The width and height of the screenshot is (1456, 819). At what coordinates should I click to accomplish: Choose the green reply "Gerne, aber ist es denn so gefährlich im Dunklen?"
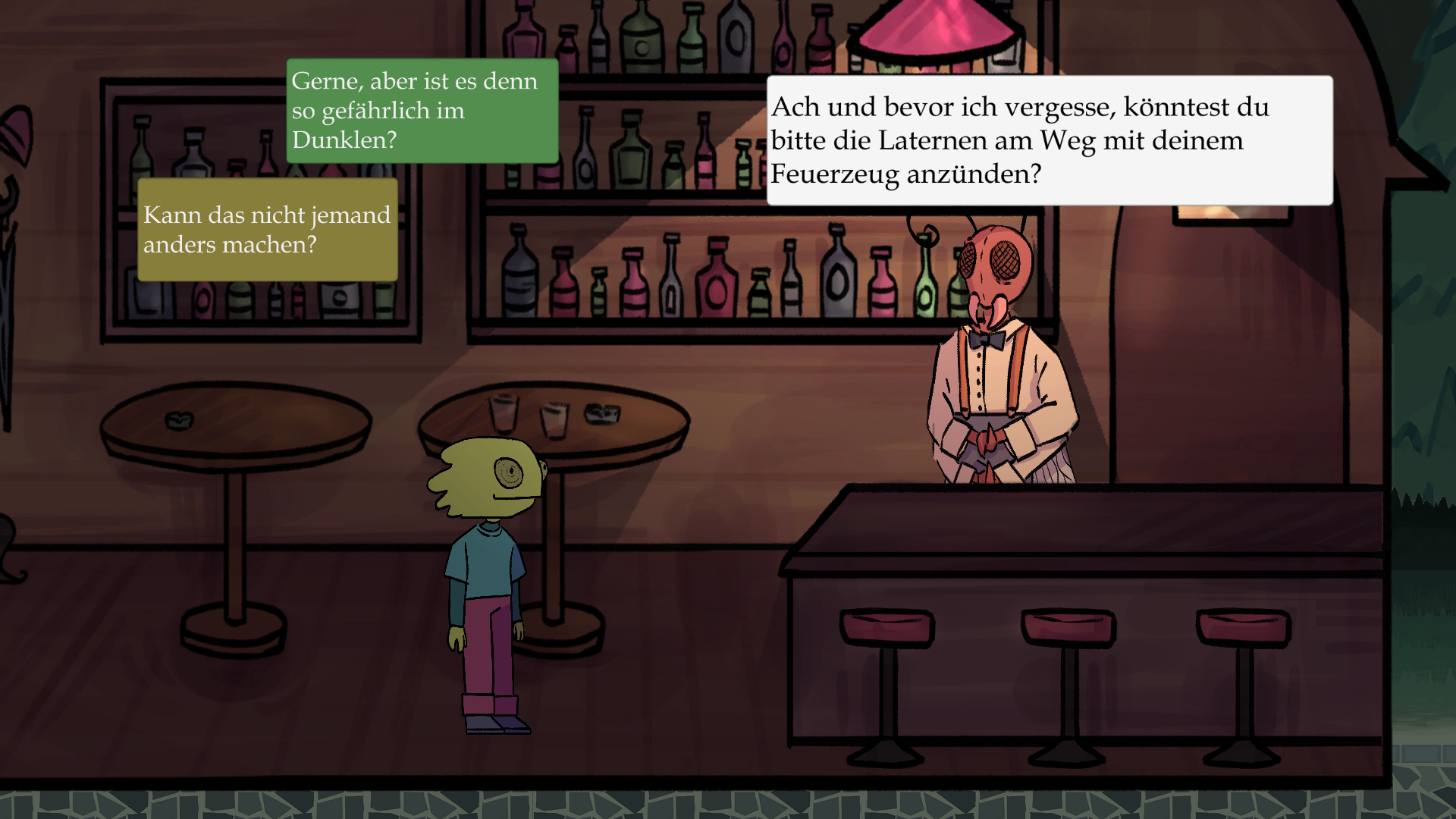click(422, 111)
